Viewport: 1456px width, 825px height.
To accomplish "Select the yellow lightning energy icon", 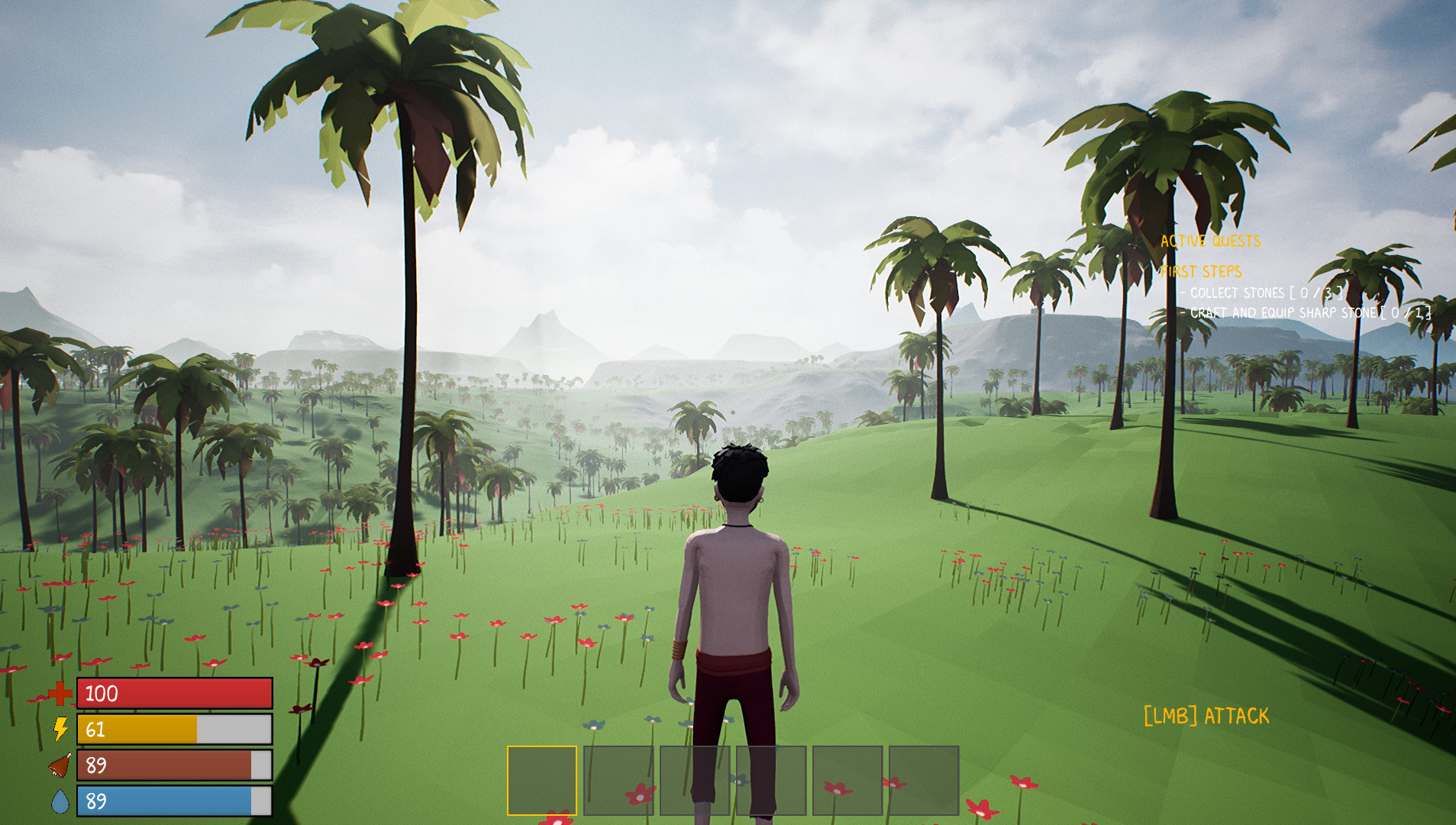I will click(x=62, y=730).
